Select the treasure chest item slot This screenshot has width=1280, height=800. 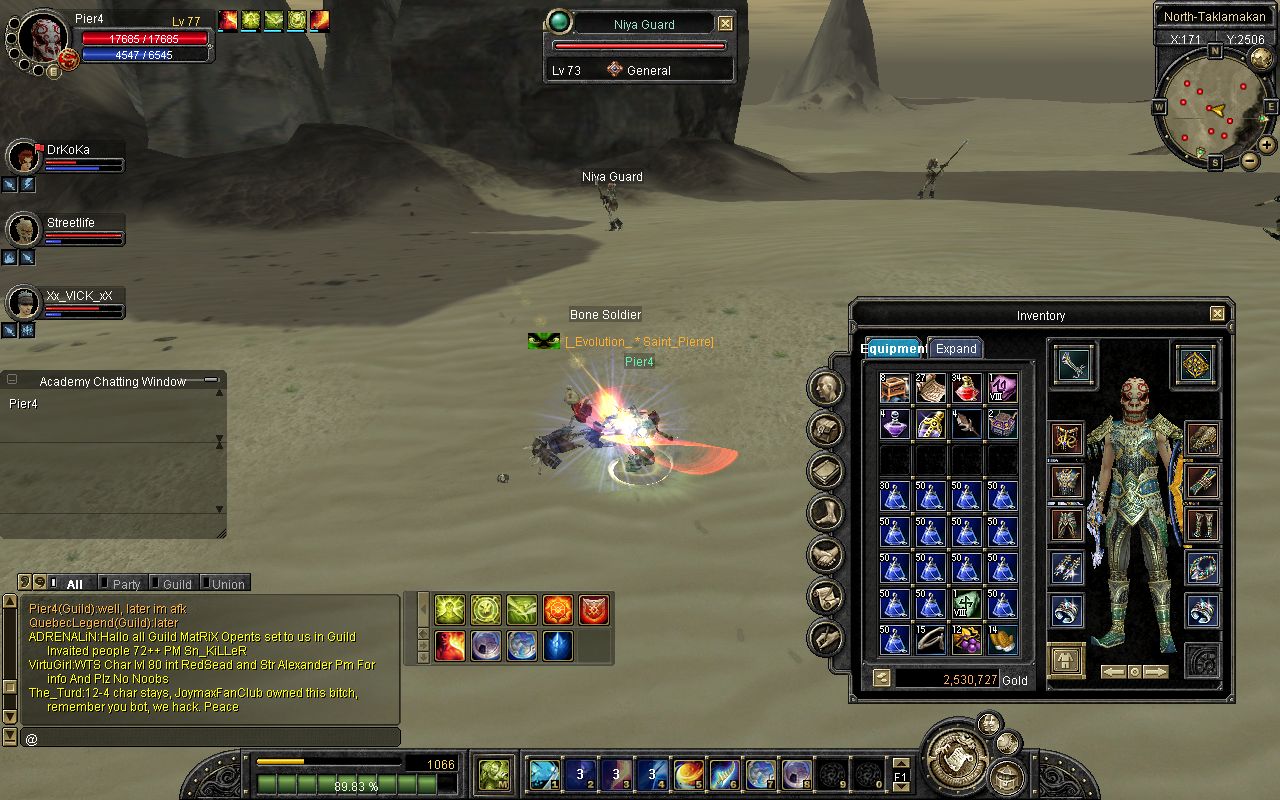click(895, 388)
